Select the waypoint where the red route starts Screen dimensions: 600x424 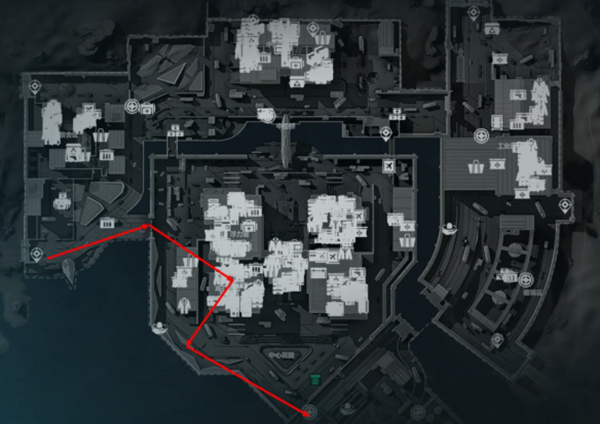(37, 255)
